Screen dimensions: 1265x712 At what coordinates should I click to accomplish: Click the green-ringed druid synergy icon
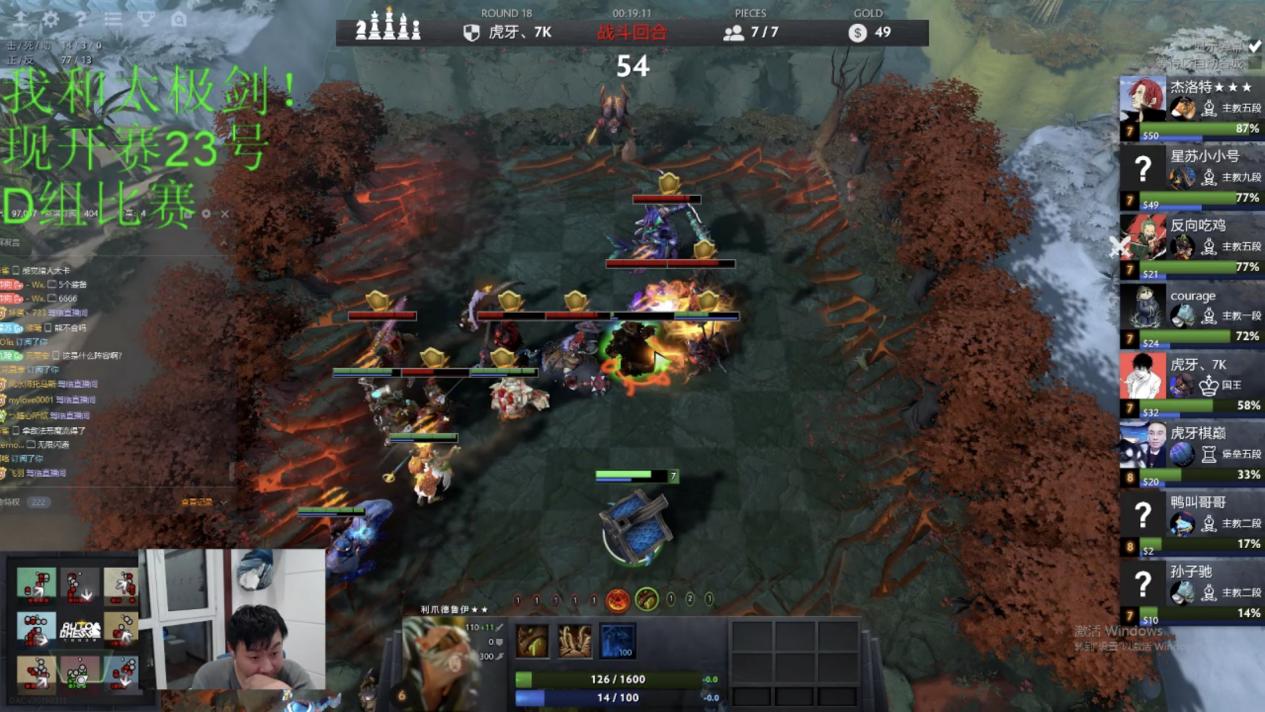pyautogui.click(x=647, y=600)
